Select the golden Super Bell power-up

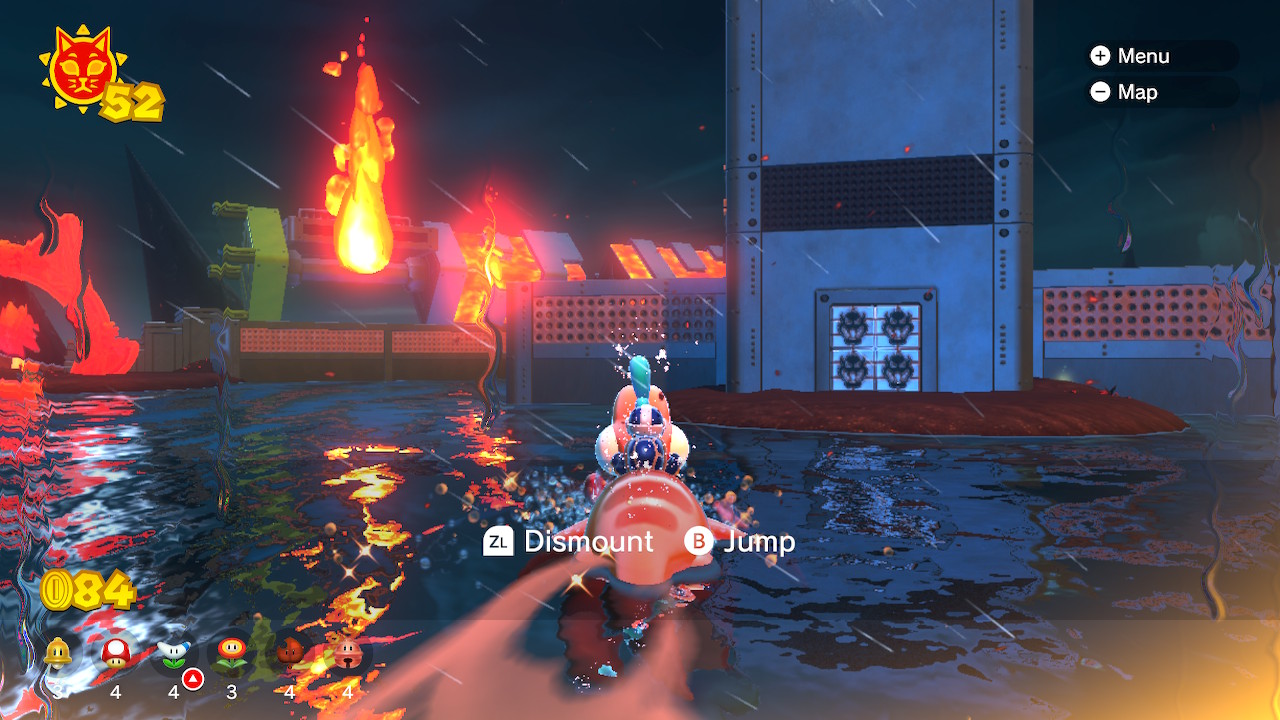point(58,653)
